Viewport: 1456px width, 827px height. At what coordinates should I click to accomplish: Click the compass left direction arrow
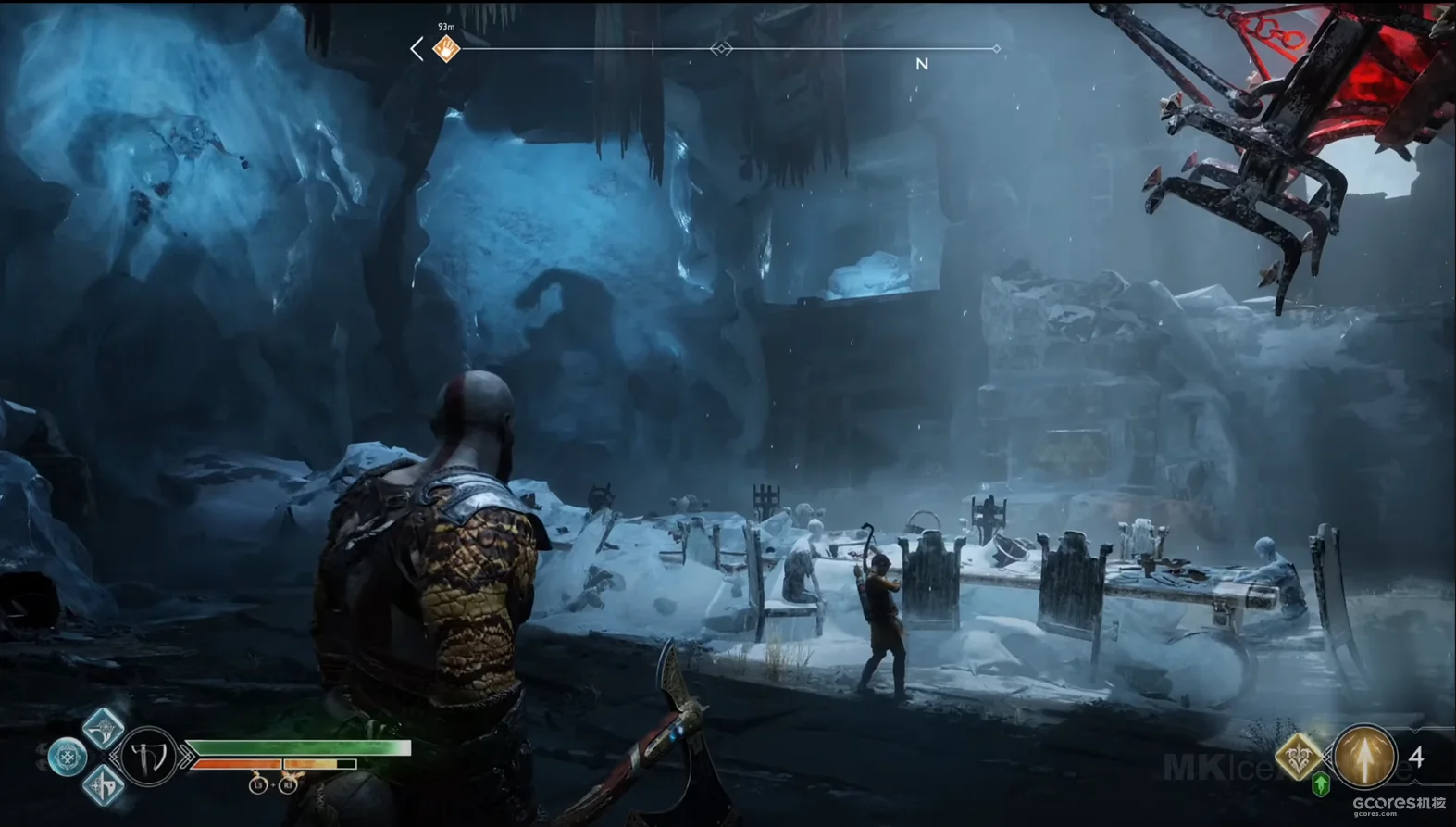417,49
